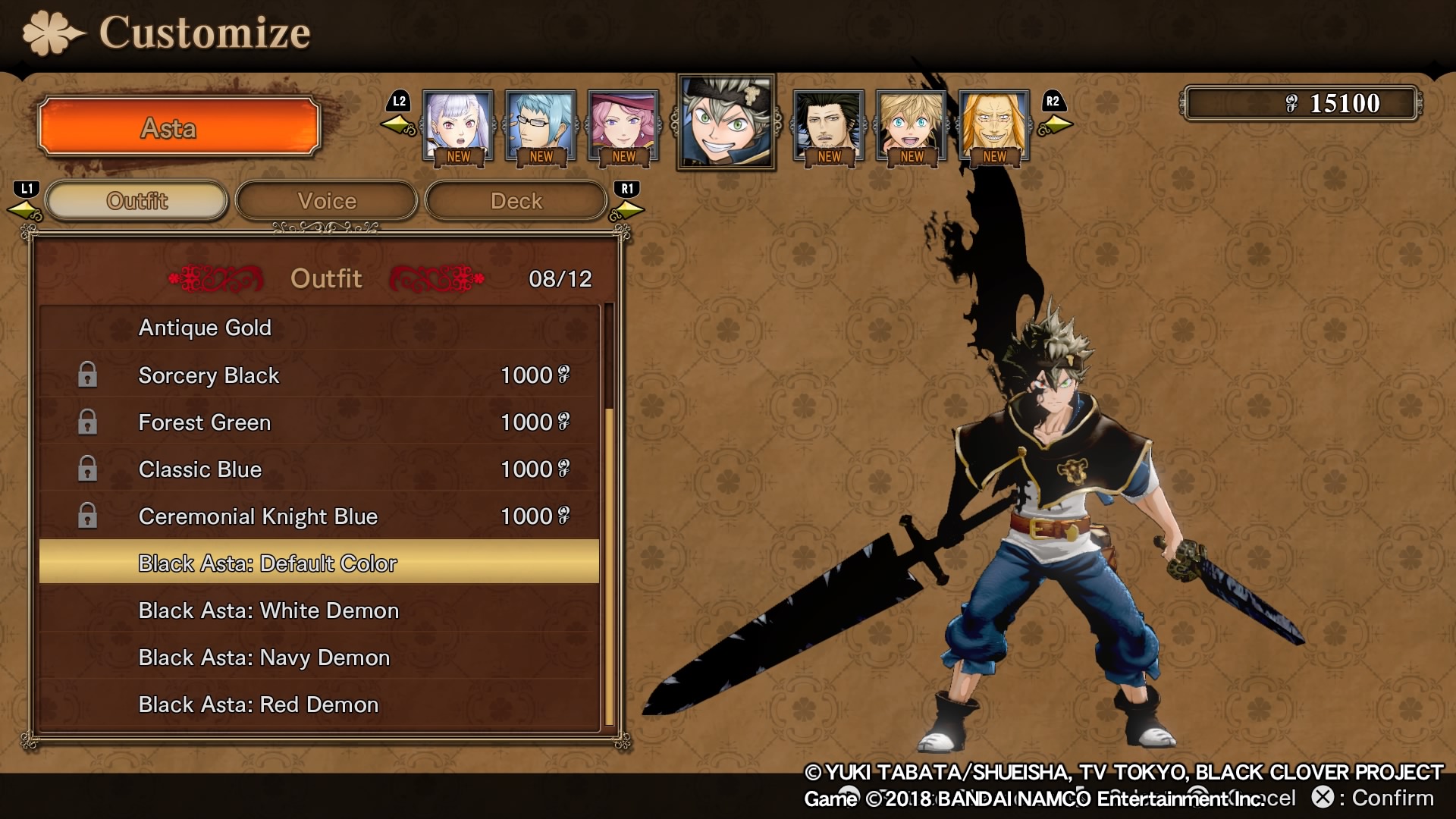The width and height of the screenshot is (1456, 819).
Task: Switch to the Outfit tab
Action: (x=137, y=201)
